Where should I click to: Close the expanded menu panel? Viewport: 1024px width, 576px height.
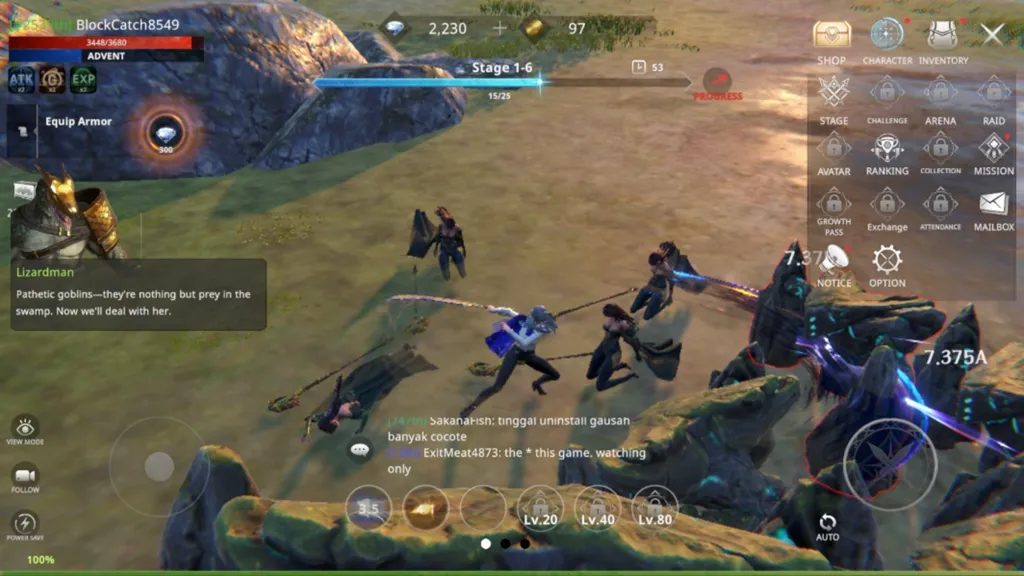[992, 34]
